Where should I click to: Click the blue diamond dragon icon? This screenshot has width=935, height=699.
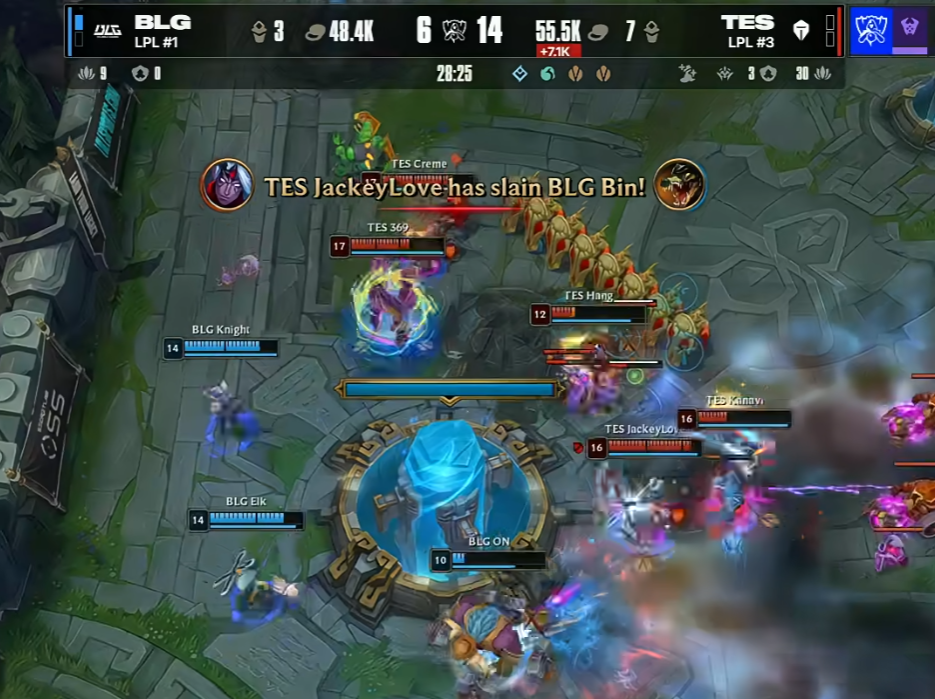[520, 73]
